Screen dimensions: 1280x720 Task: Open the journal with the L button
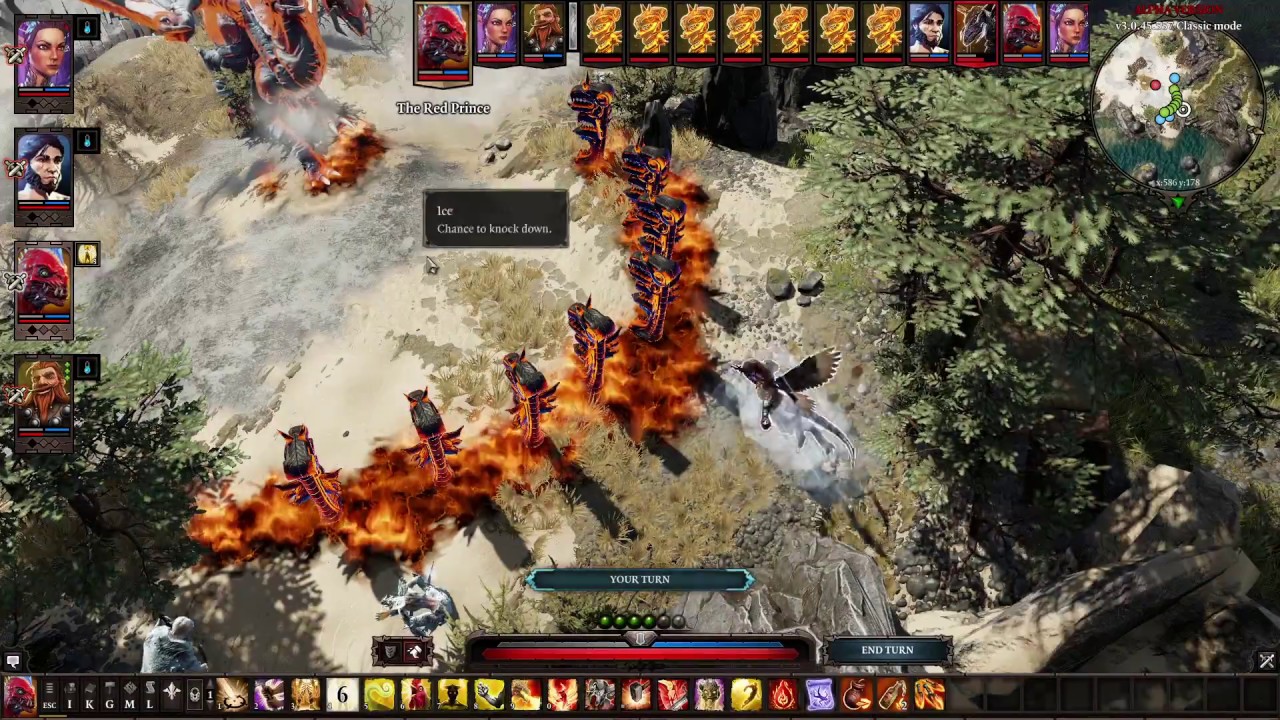(149, 696)
